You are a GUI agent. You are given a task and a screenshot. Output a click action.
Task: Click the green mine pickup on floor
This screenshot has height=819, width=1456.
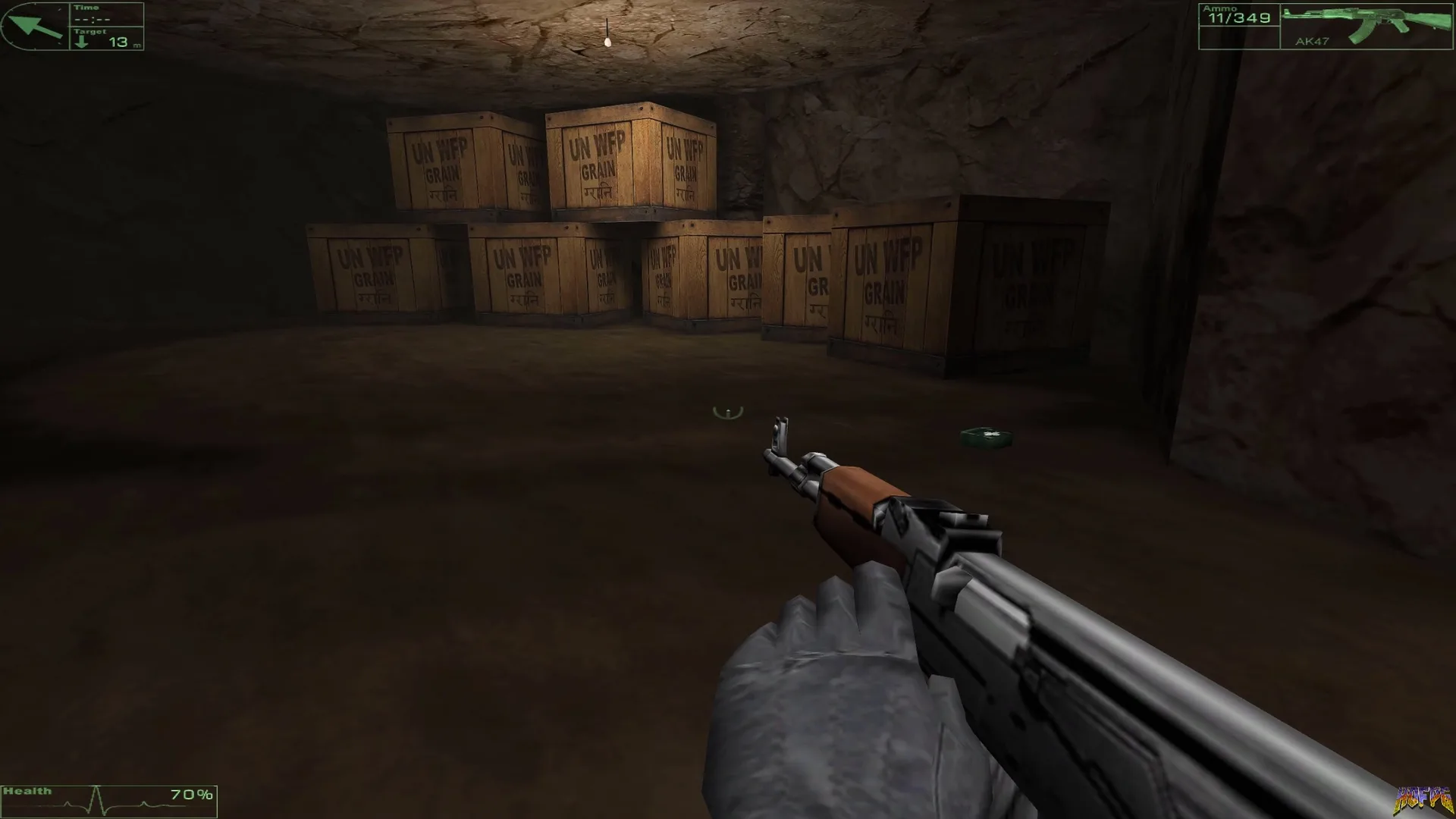pyautogui.click(x=985, y=438)
